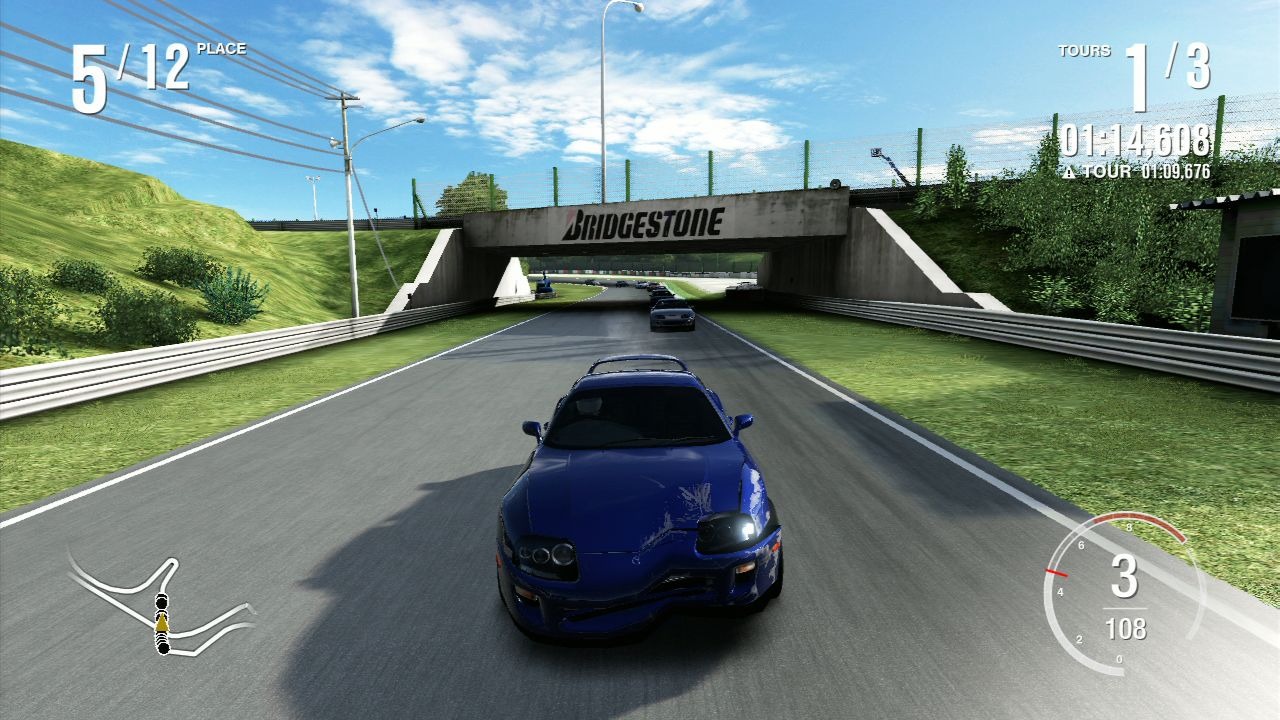This screenshot has width=1280, height=720.
Task: Click the track minimap
Action: point(160,605)
